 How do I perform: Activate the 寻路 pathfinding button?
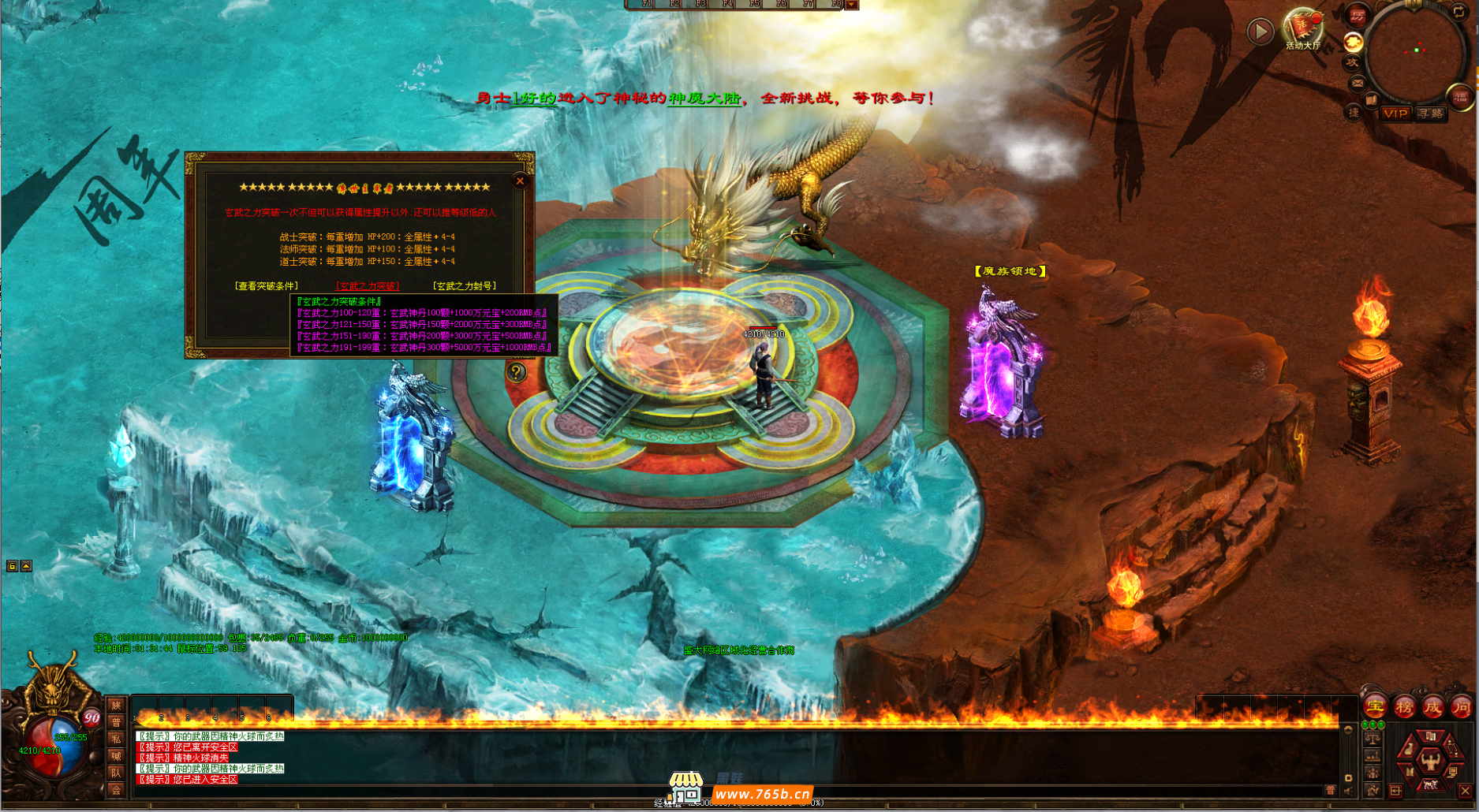coord(1430,114)
